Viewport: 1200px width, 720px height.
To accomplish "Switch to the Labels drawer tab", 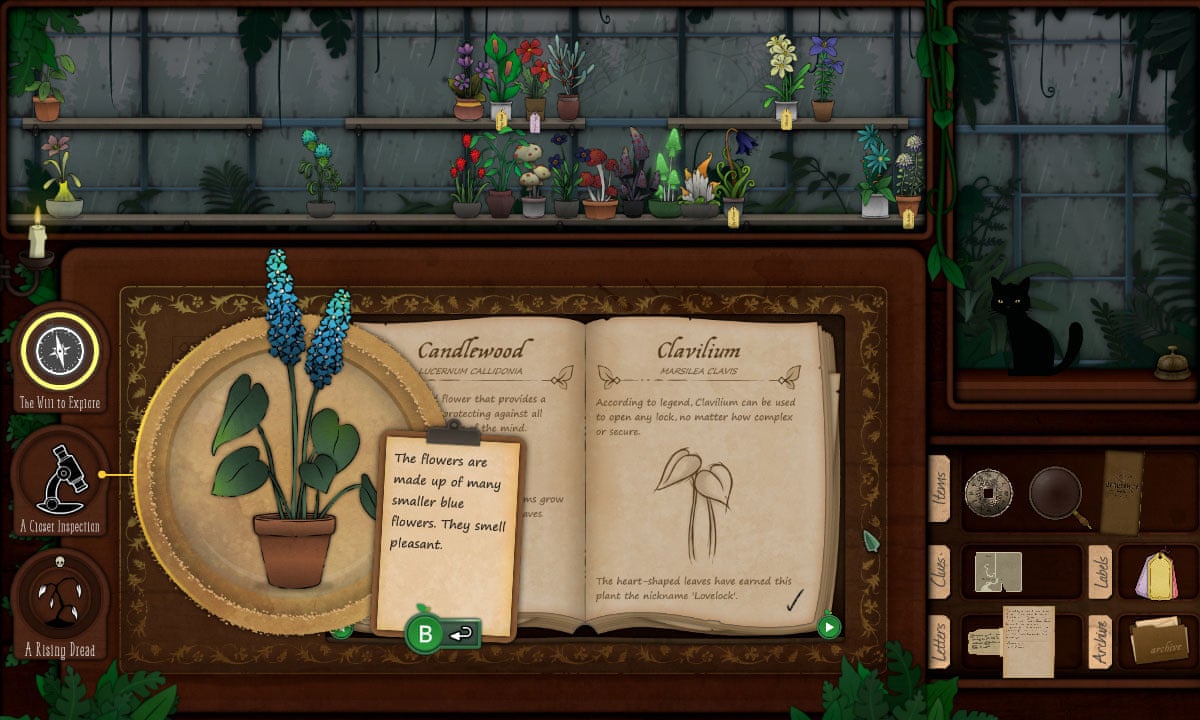I will coord(1100,571).
